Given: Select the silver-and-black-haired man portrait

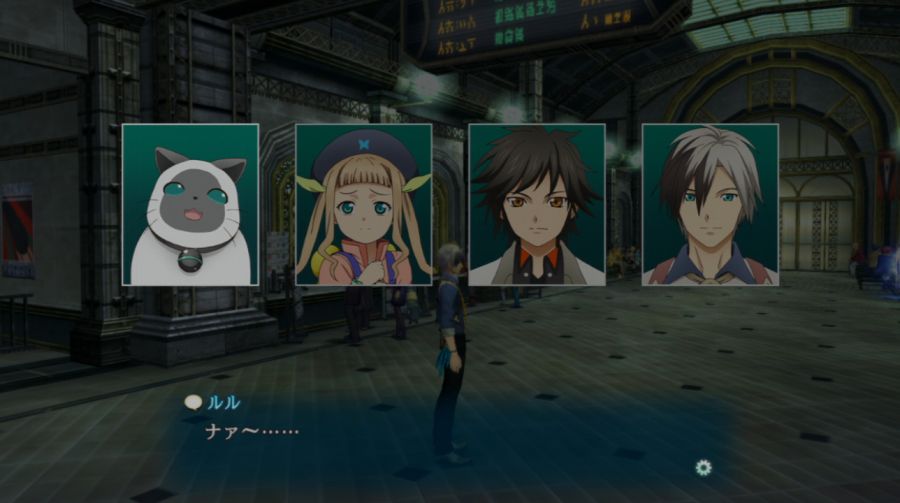Looking at the screenshot, I should click(x=710, y=205).
